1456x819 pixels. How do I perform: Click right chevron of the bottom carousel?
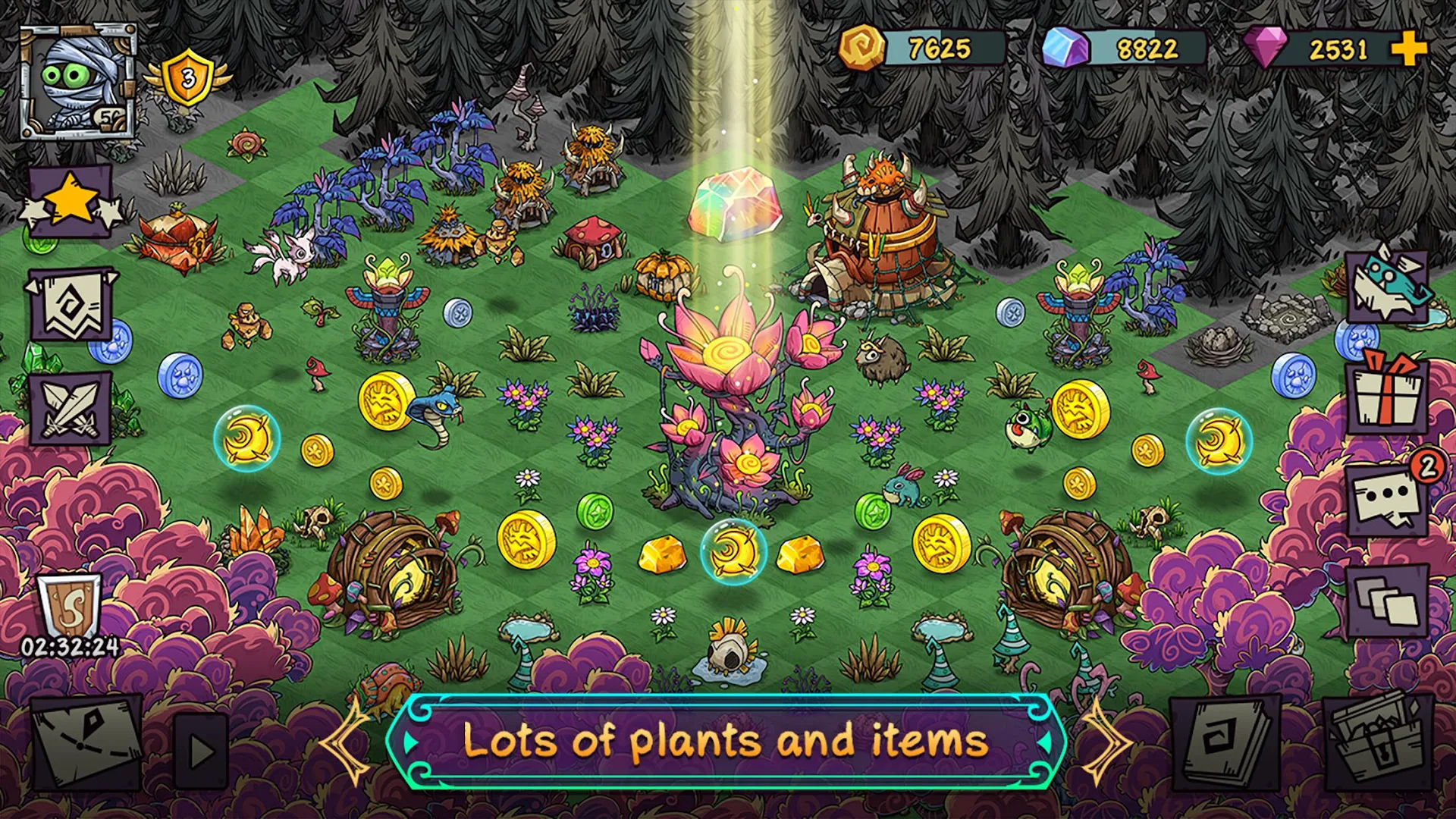click(x=1109, y=743)
